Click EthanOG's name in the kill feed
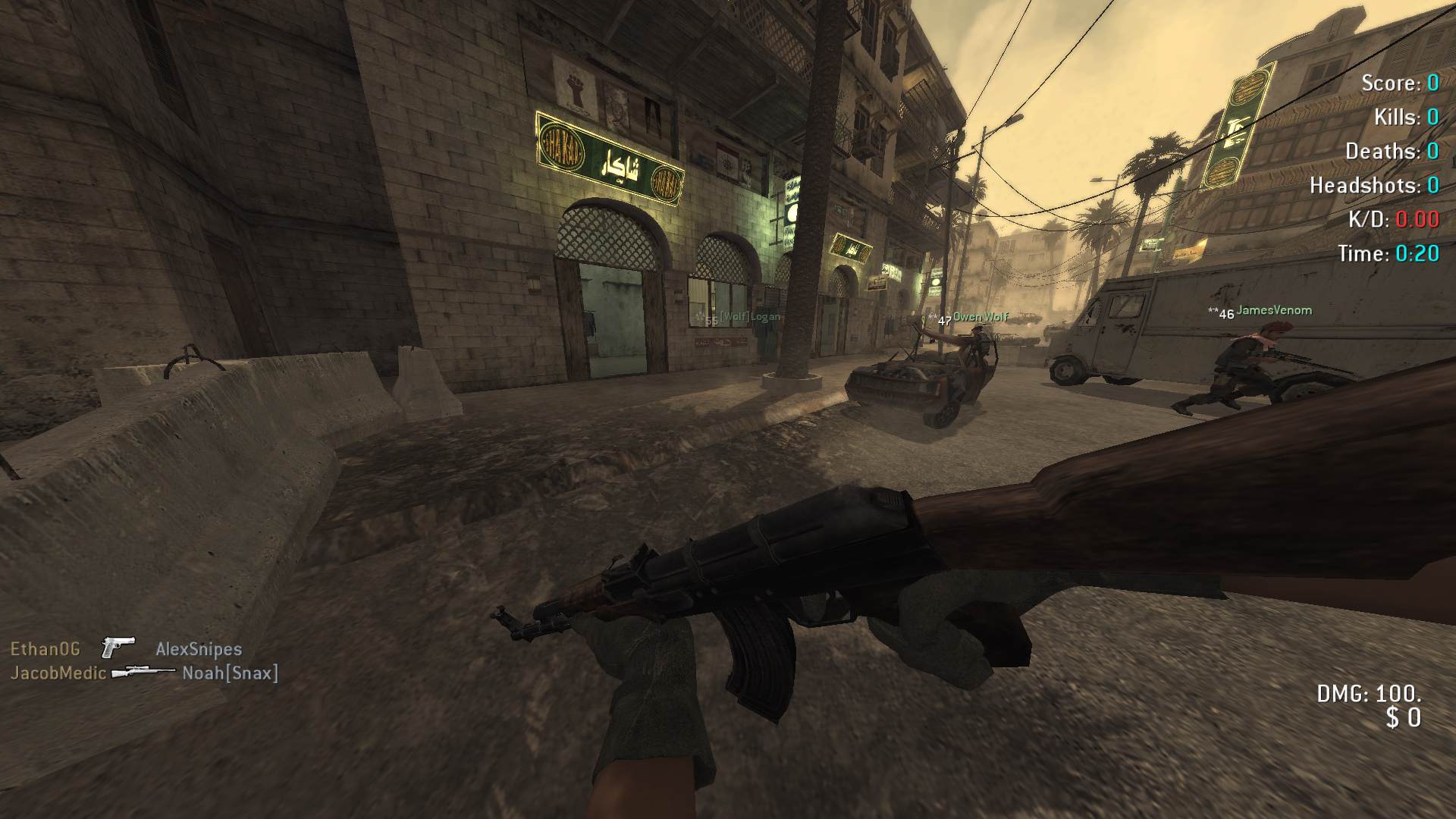Image resolution: width=1456 pixels, height=819 pixels. click(x=45, y=649)
